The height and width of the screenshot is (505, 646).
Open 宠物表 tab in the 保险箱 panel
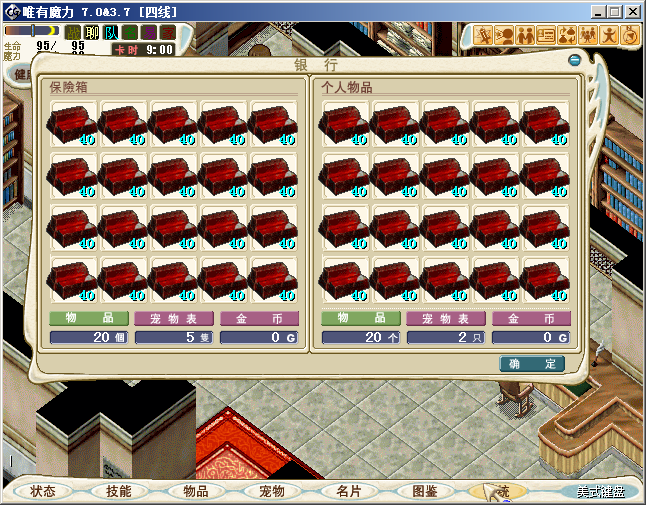click(173, 318)
